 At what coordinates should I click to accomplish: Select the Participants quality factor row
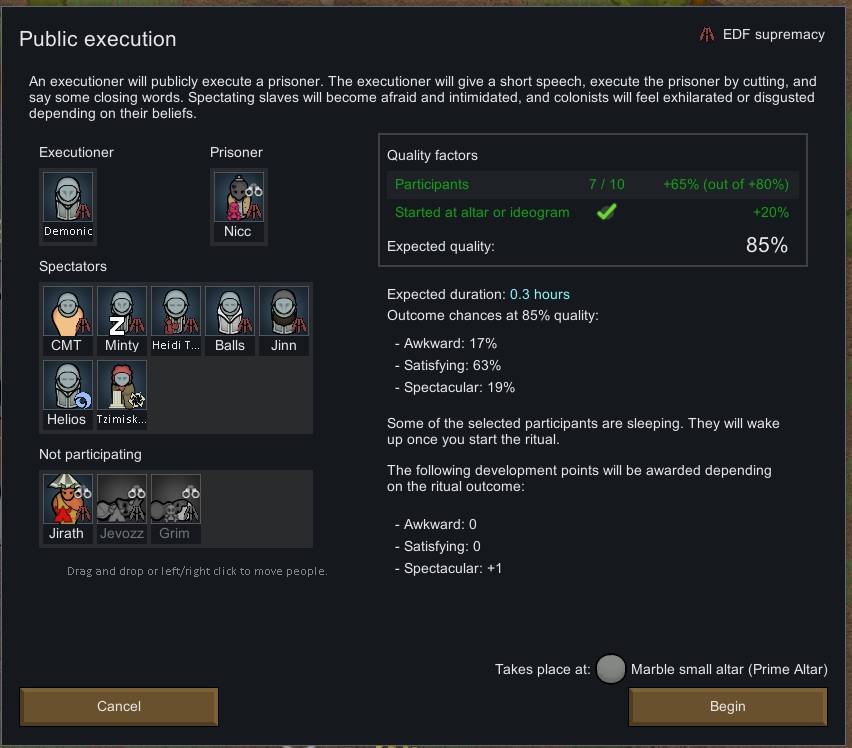tap(591, 184)
